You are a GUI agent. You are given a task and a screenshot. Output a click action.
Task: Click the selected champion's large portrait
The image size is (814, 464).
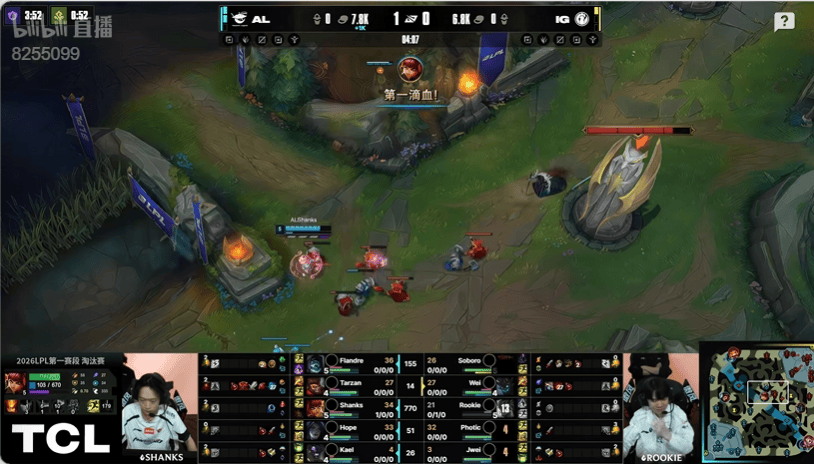15,381
